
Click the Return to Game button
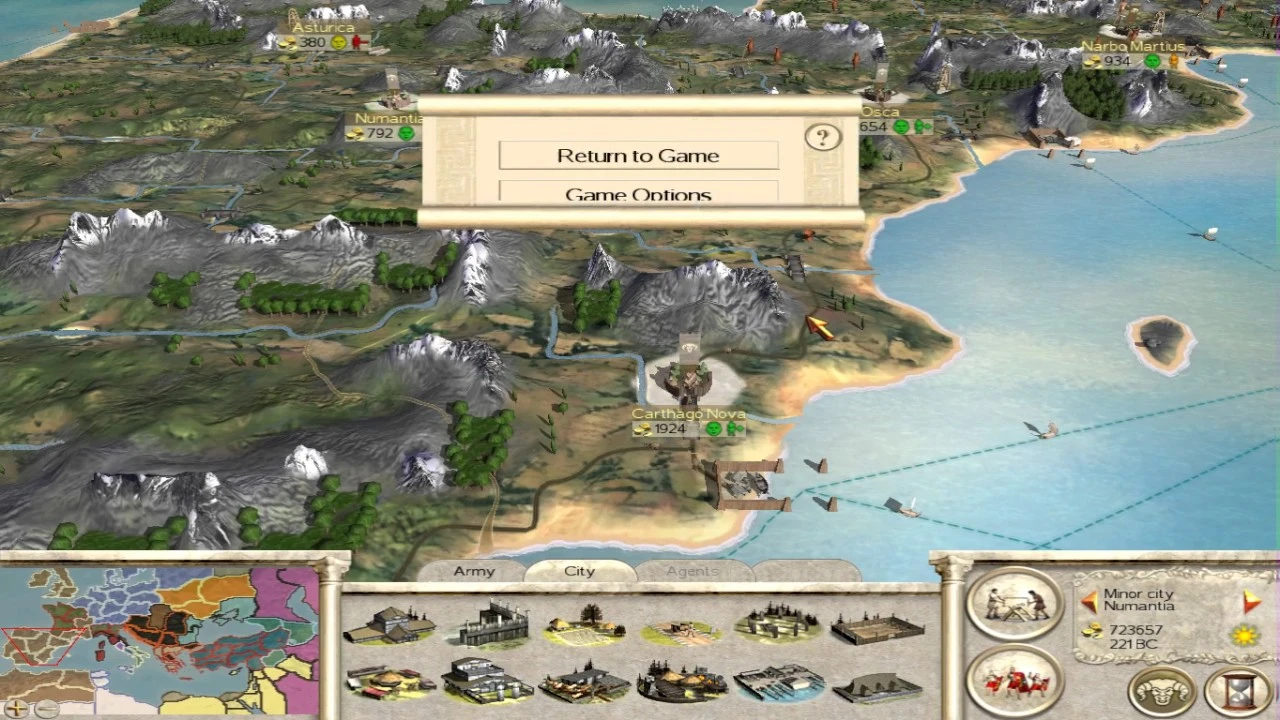pos(638,155)
